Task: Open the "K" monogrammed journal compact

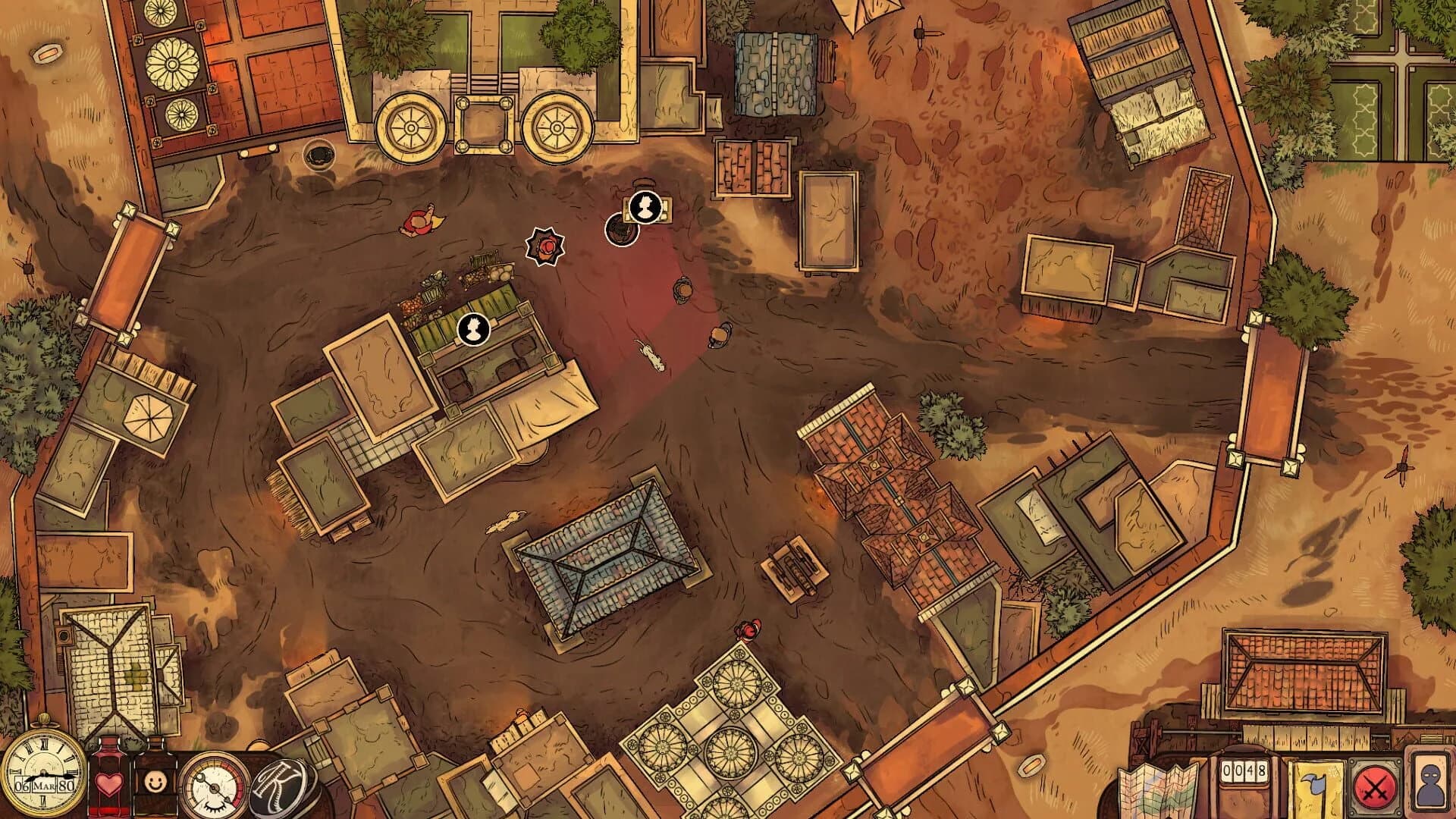Action: tap(278, 785)
